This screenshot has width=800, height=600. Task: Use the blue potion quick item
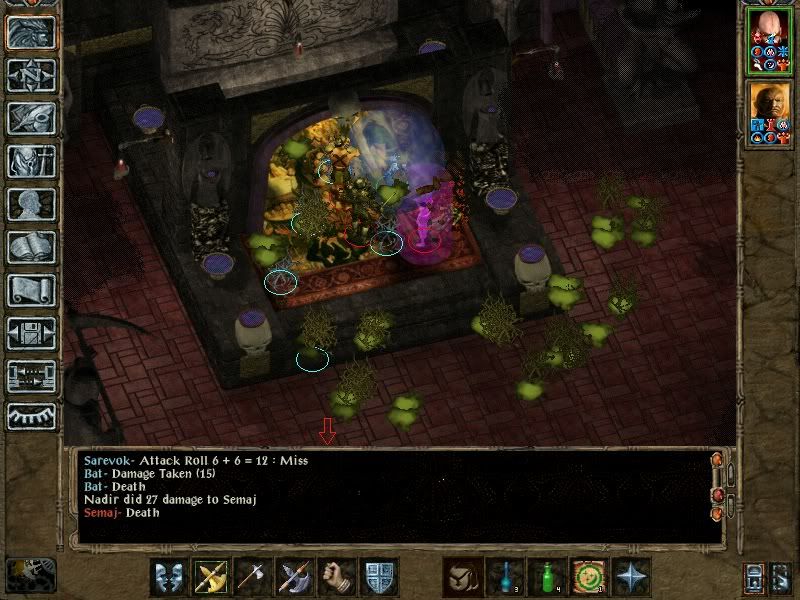[x=505, y=577]
